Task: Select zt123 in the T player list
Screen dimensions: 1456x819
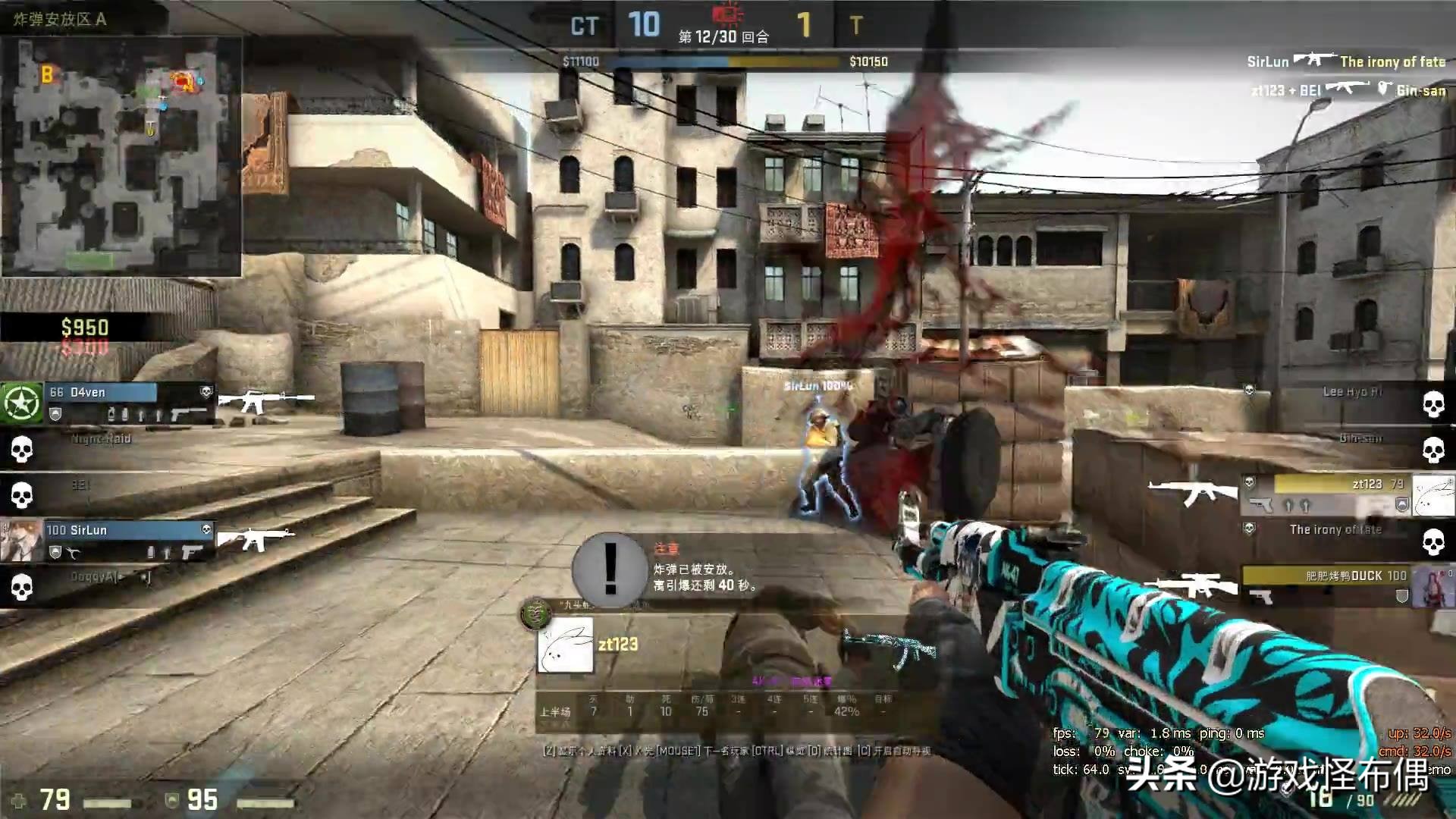Action: [x=1335, y=494]
